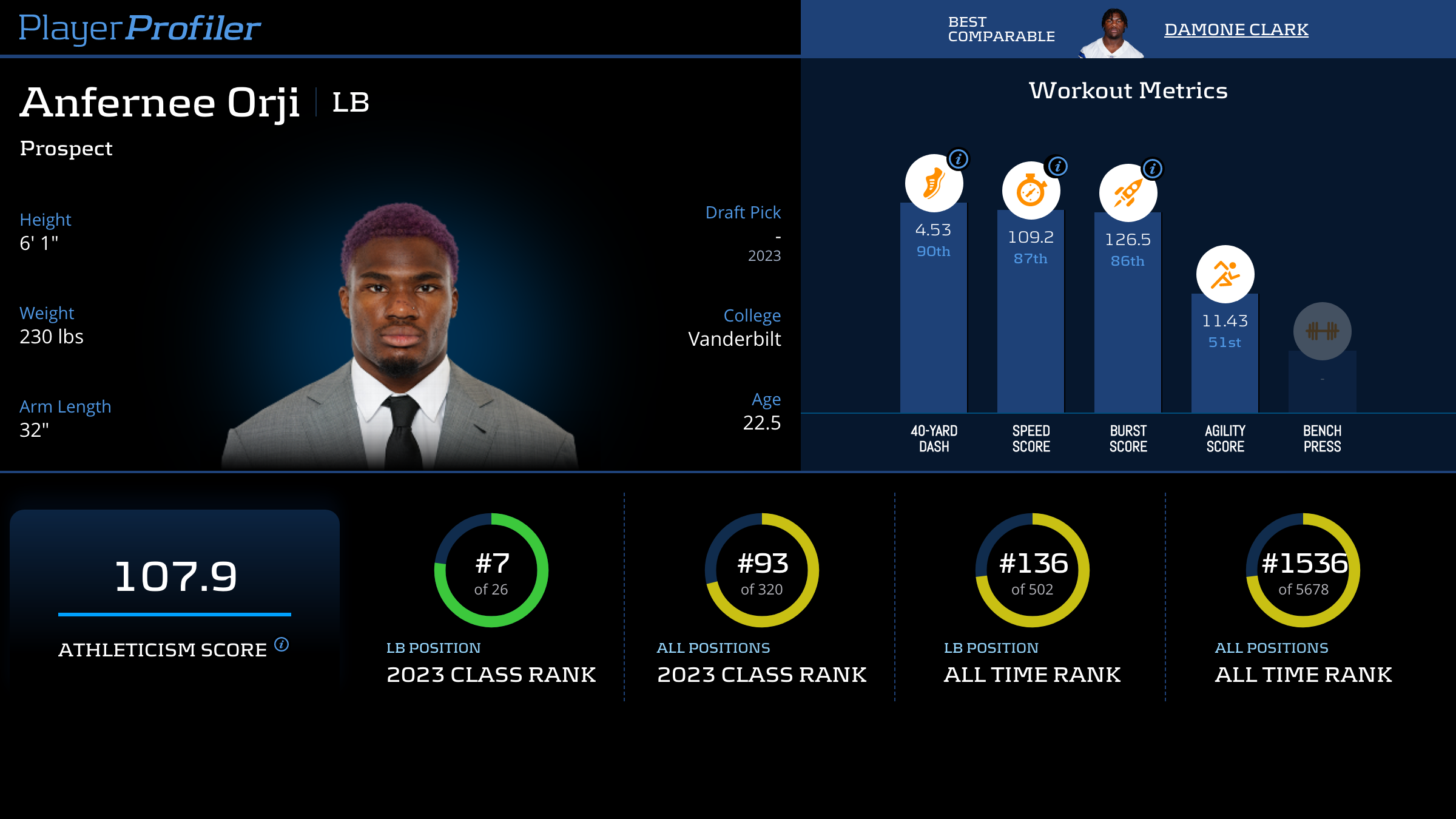Click the Agility Score runner icon
1456x819 pixels.
1225,274
